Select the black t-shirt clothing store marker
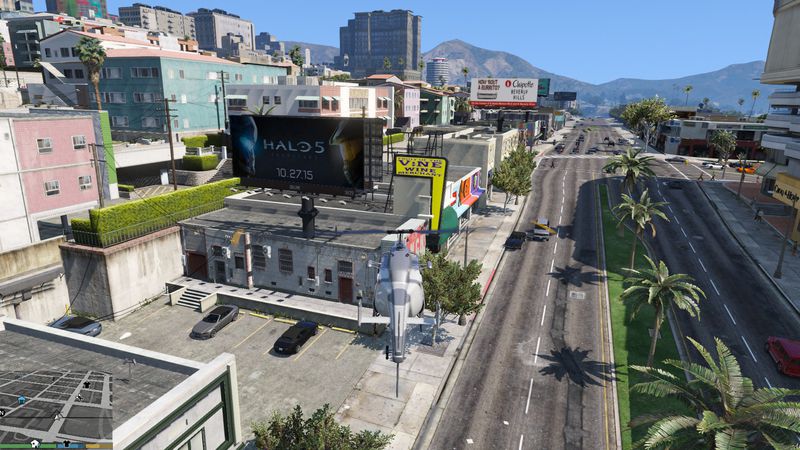Screen dimensions: 800x450 coord(86,383)
